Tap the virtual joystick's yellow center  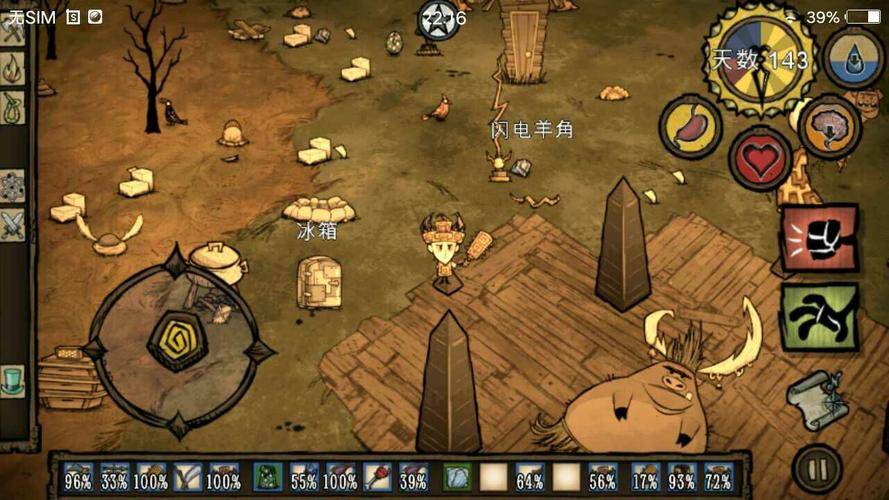tap(177, 340)
